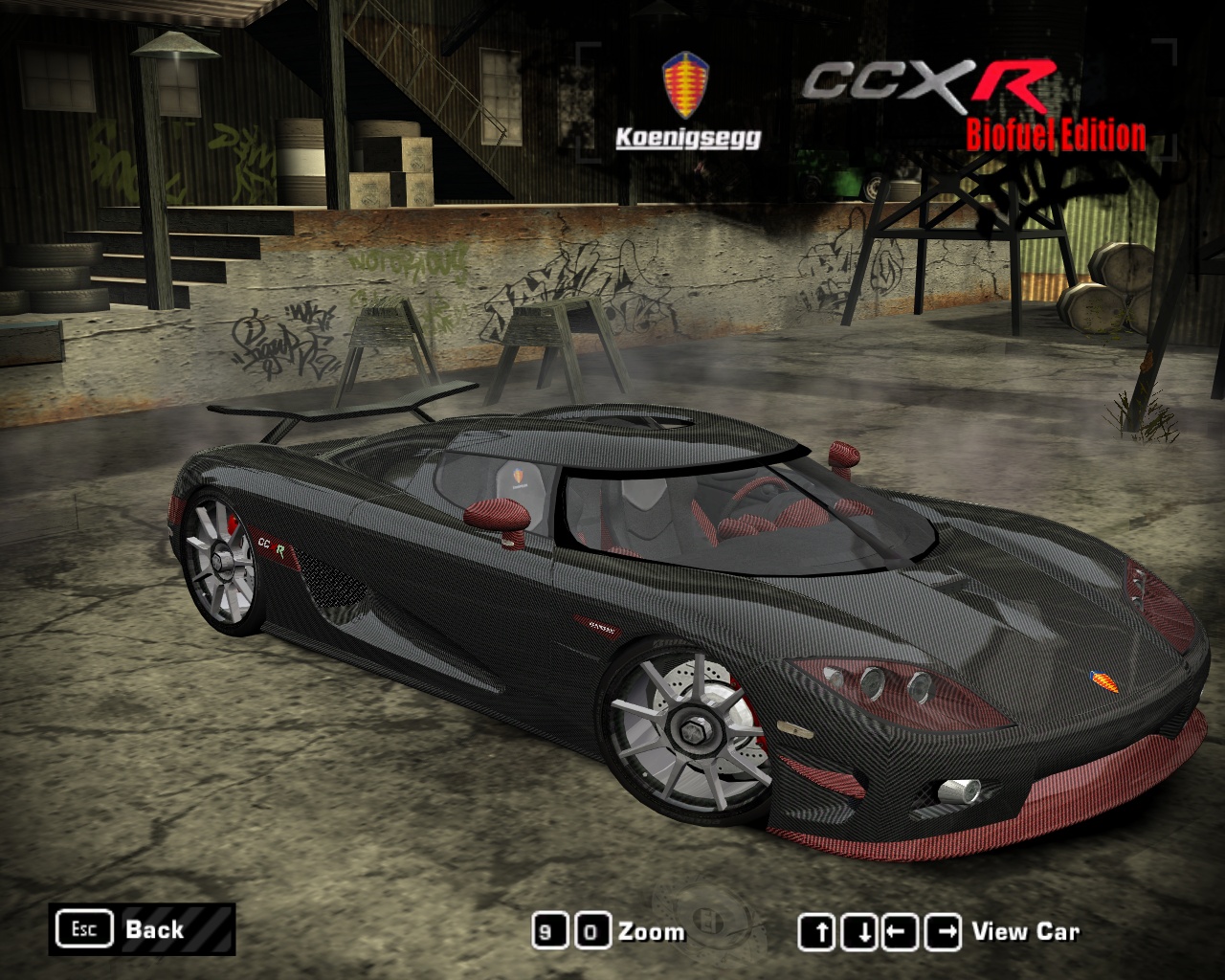Click the small Koenigsegg badge on the hood
The width and height of the screenshot is (1225, 980).
(1105, 680)
